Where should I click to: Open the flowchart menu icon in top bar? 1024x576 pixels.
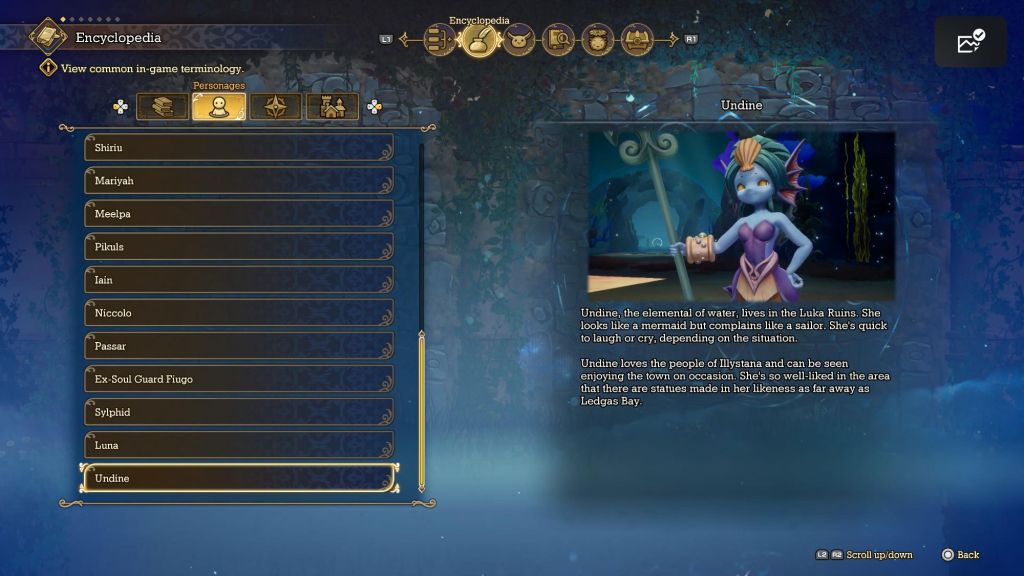point(439,40)
